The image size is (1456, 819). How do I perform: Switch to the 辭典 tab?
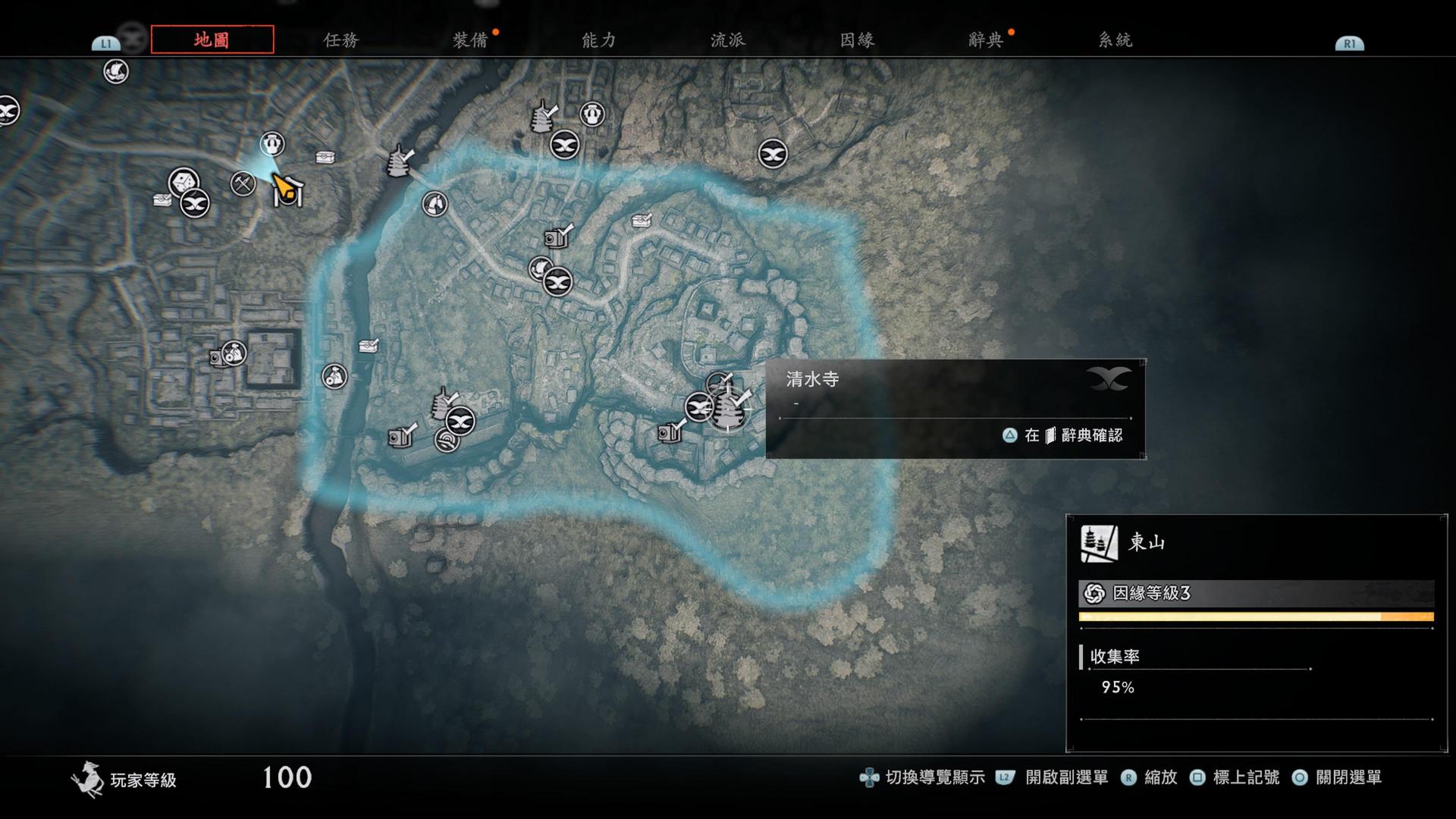[985, 40]
